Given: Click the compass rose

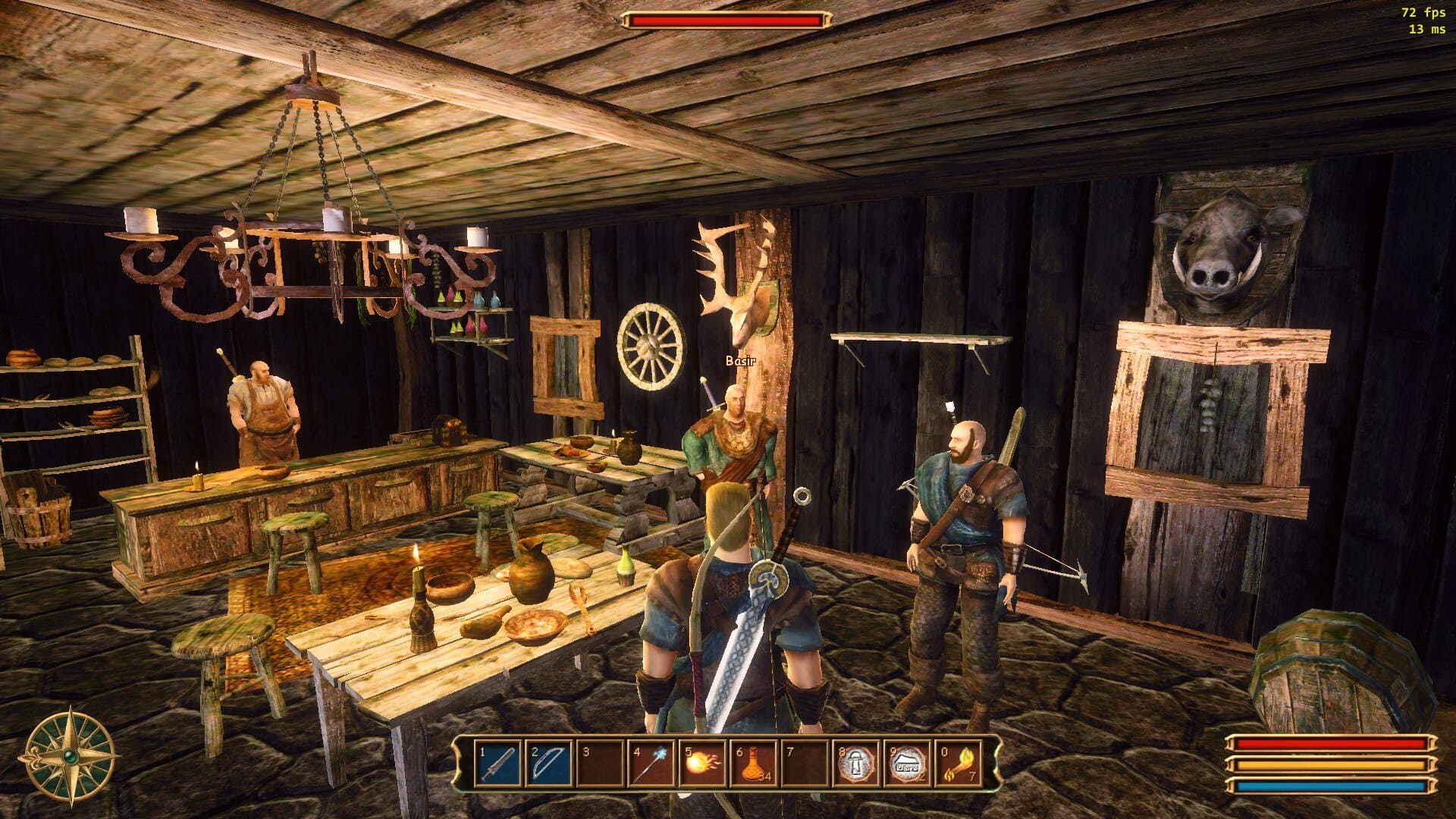Looking at the screenshot, I should (x=71, y=756).
